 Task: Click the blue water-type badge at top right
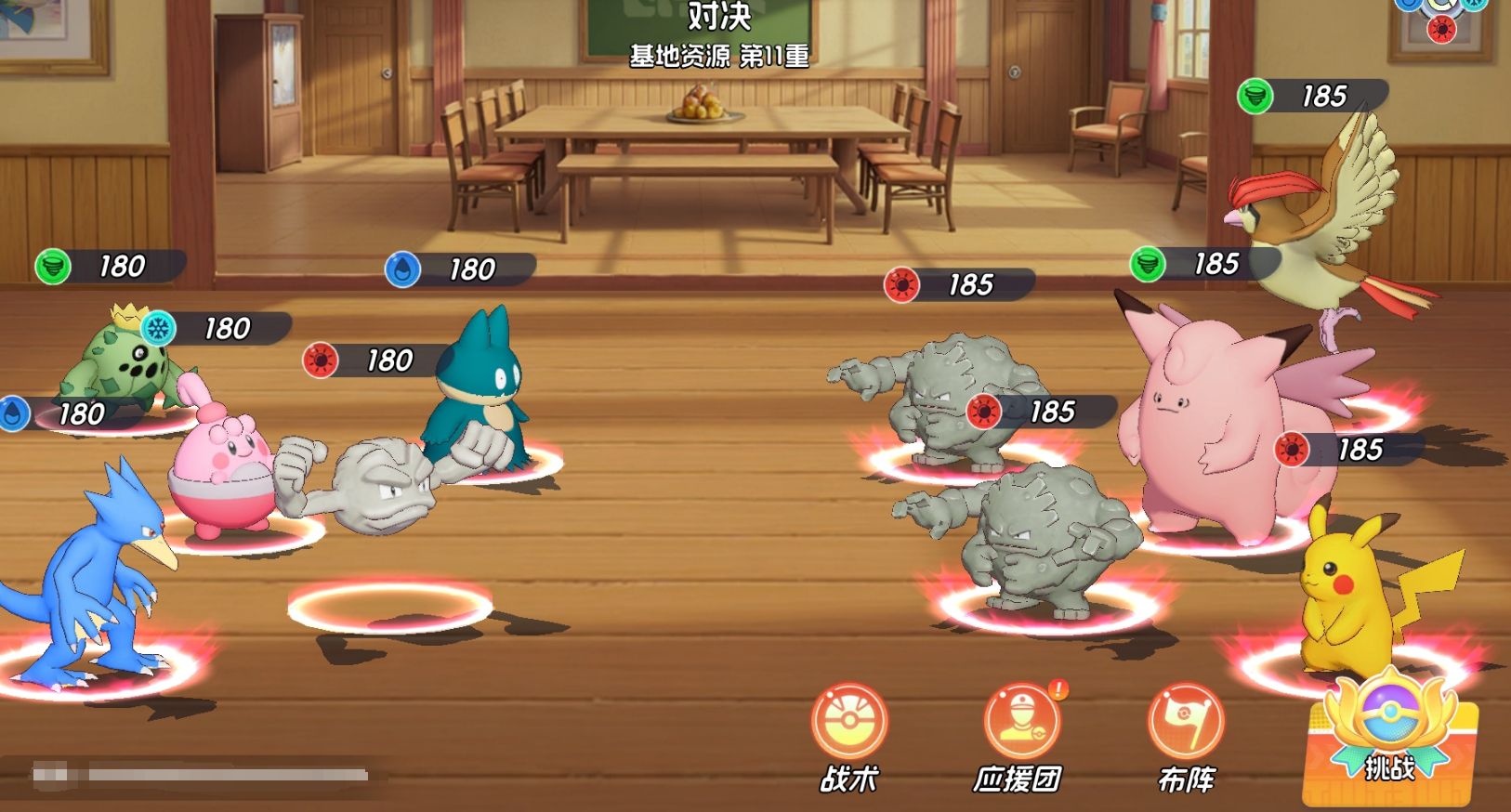click(x=1408, y=6)
